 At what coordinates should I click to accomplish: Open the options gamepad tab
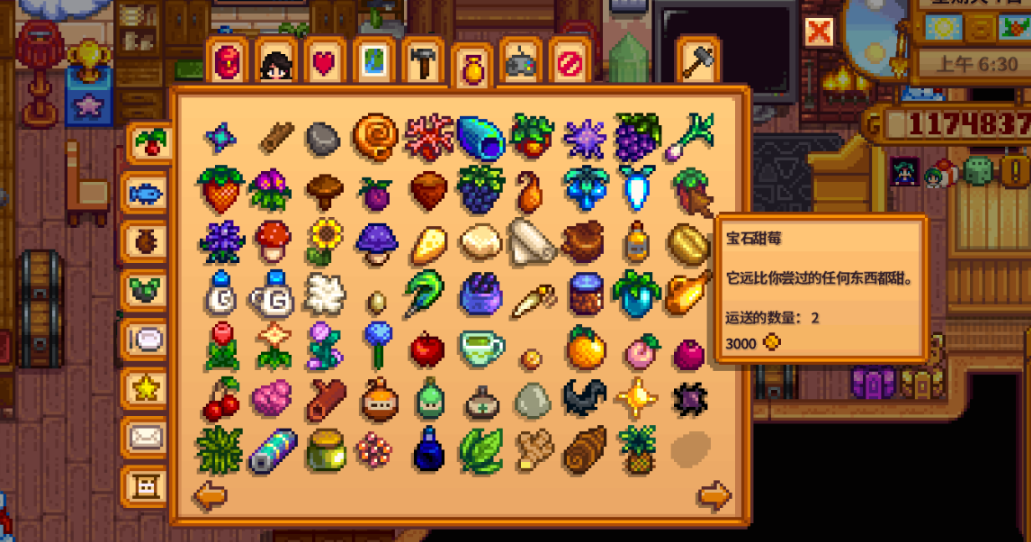[x=520, y=64]
